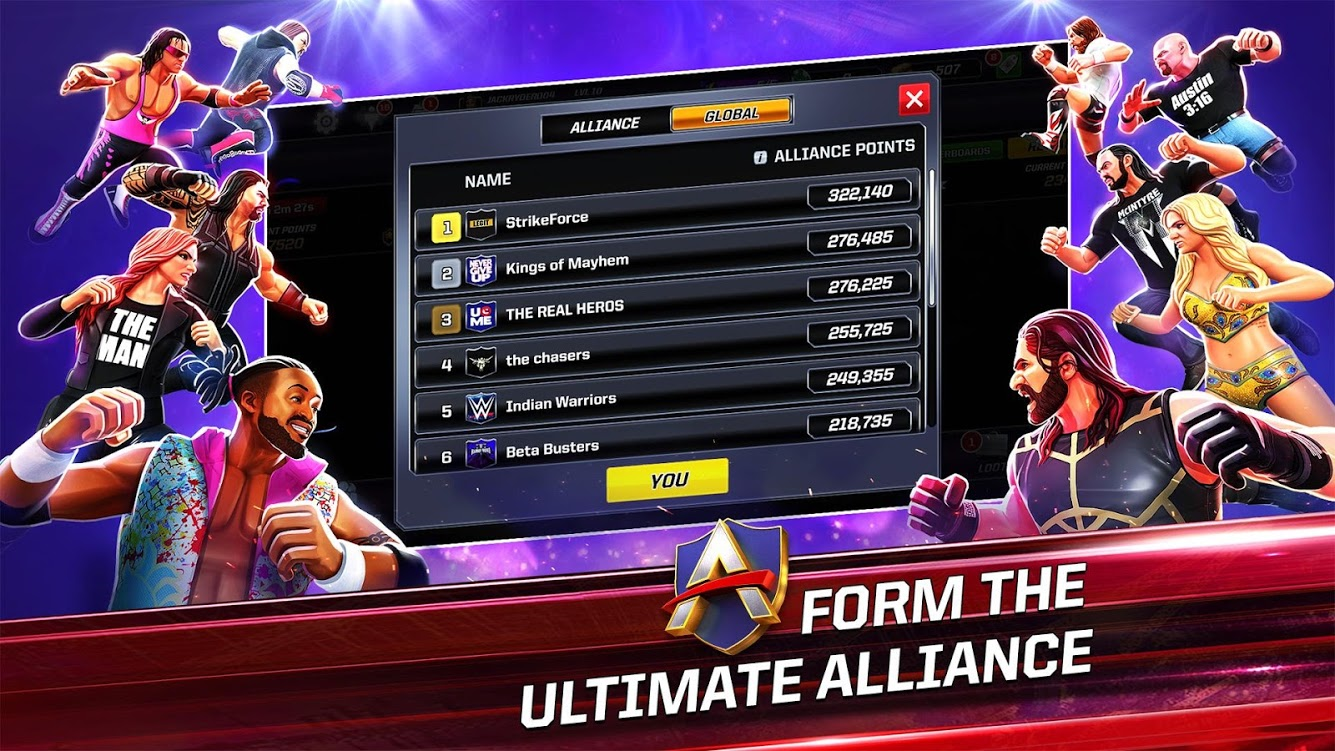Open Alliance Points info icon
Viewport: 1335px width, 751px height.
coord(759,155)
